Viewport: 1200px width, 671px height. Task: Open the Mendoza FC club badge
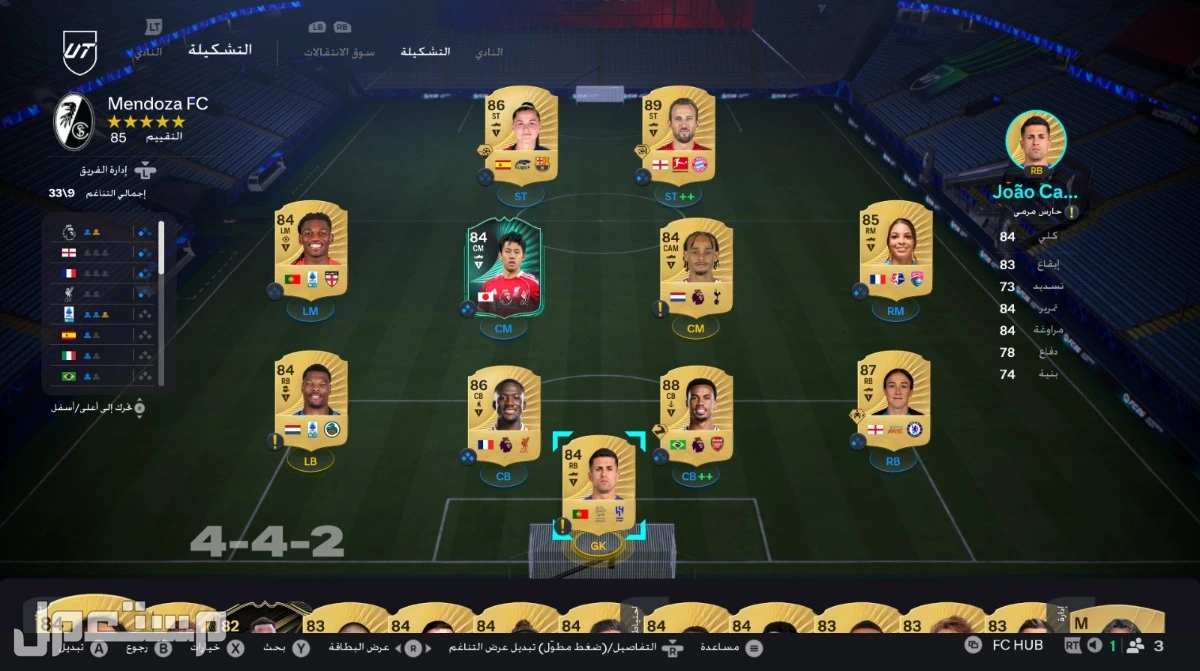(73, 120)
